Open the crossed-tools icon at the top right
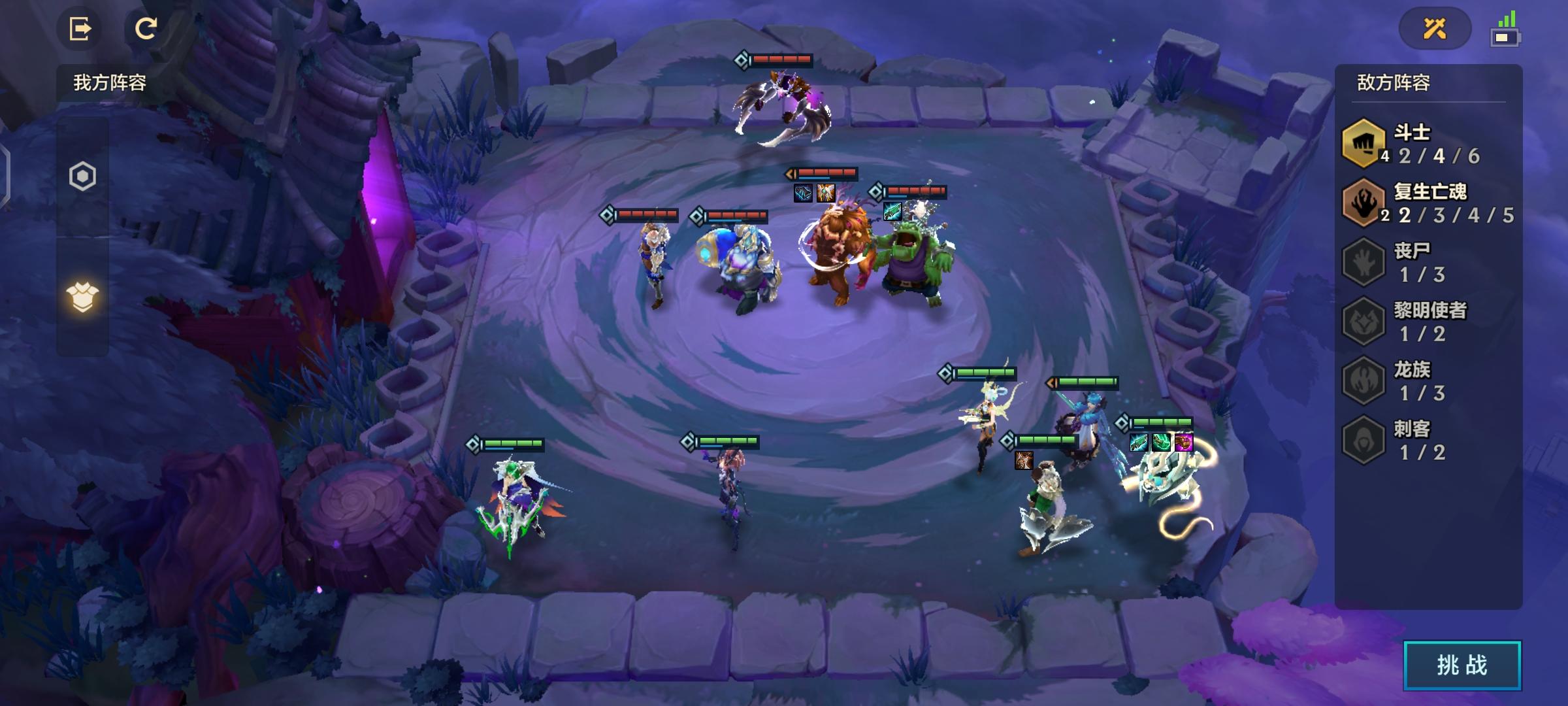1568x706 pixels. point(1435,29)
